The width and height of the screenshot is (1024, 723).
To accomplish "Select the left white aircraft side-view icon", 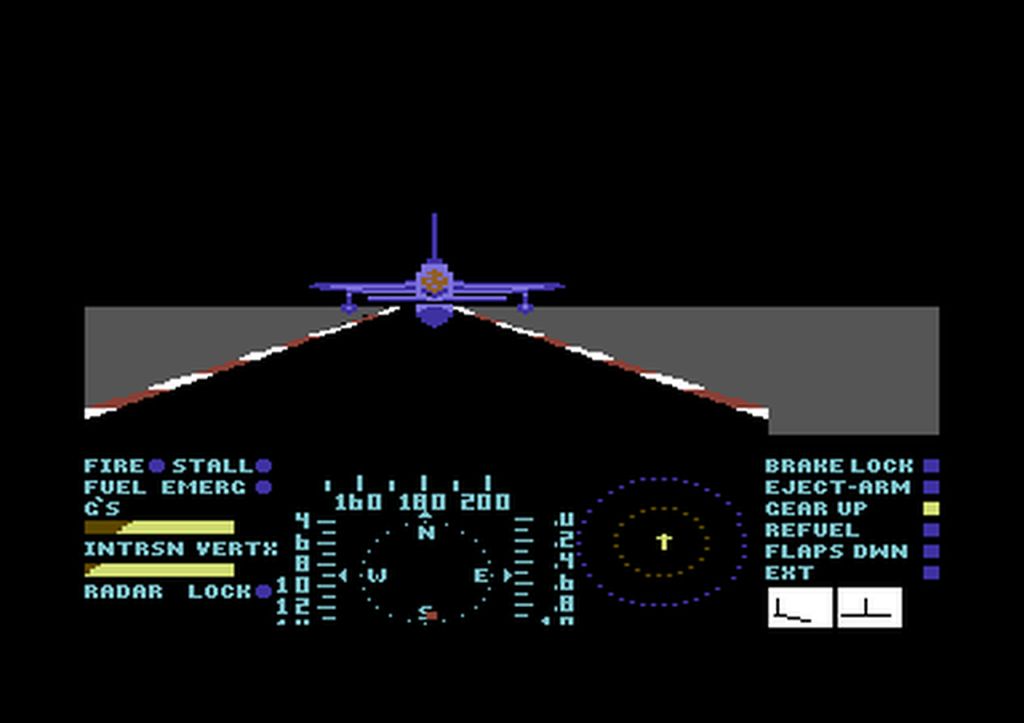I will pos(800,608).
